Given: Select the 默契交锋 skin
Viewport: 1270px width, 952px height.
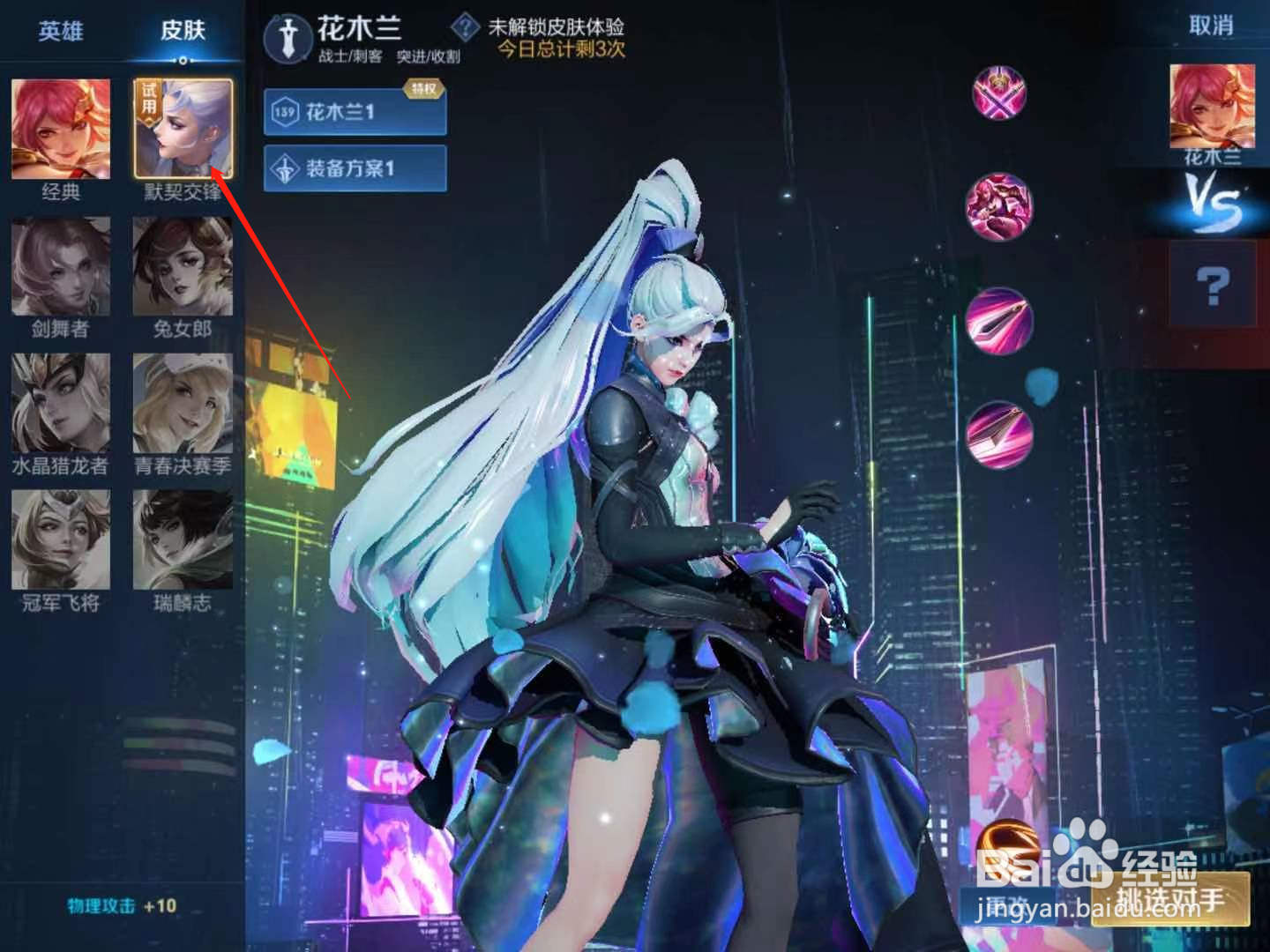Looking at the screenshot, I should [182, 126].
